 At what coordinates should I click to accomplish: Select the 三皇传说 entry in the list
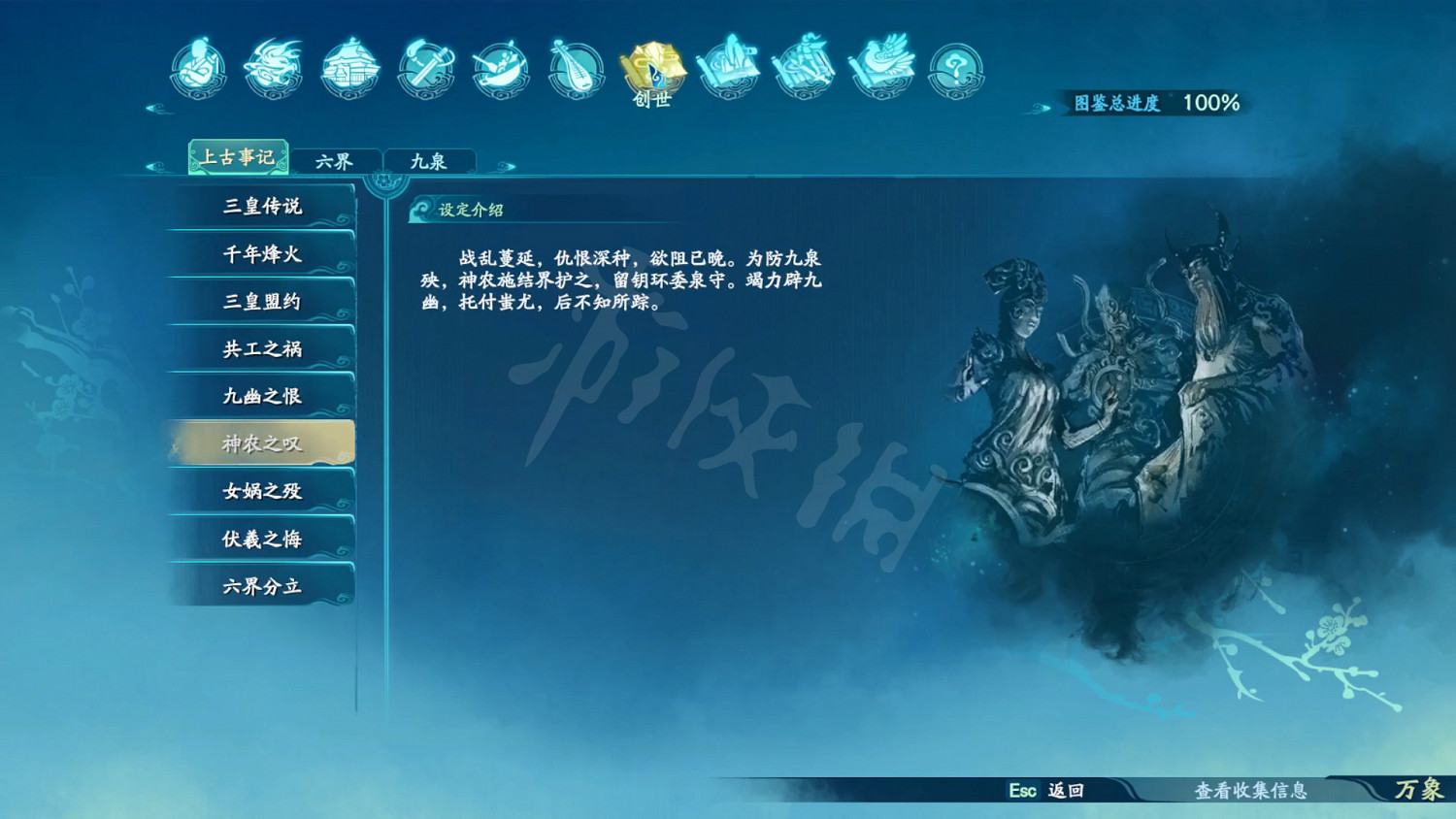pyautogui.click(x=260, y=207)
